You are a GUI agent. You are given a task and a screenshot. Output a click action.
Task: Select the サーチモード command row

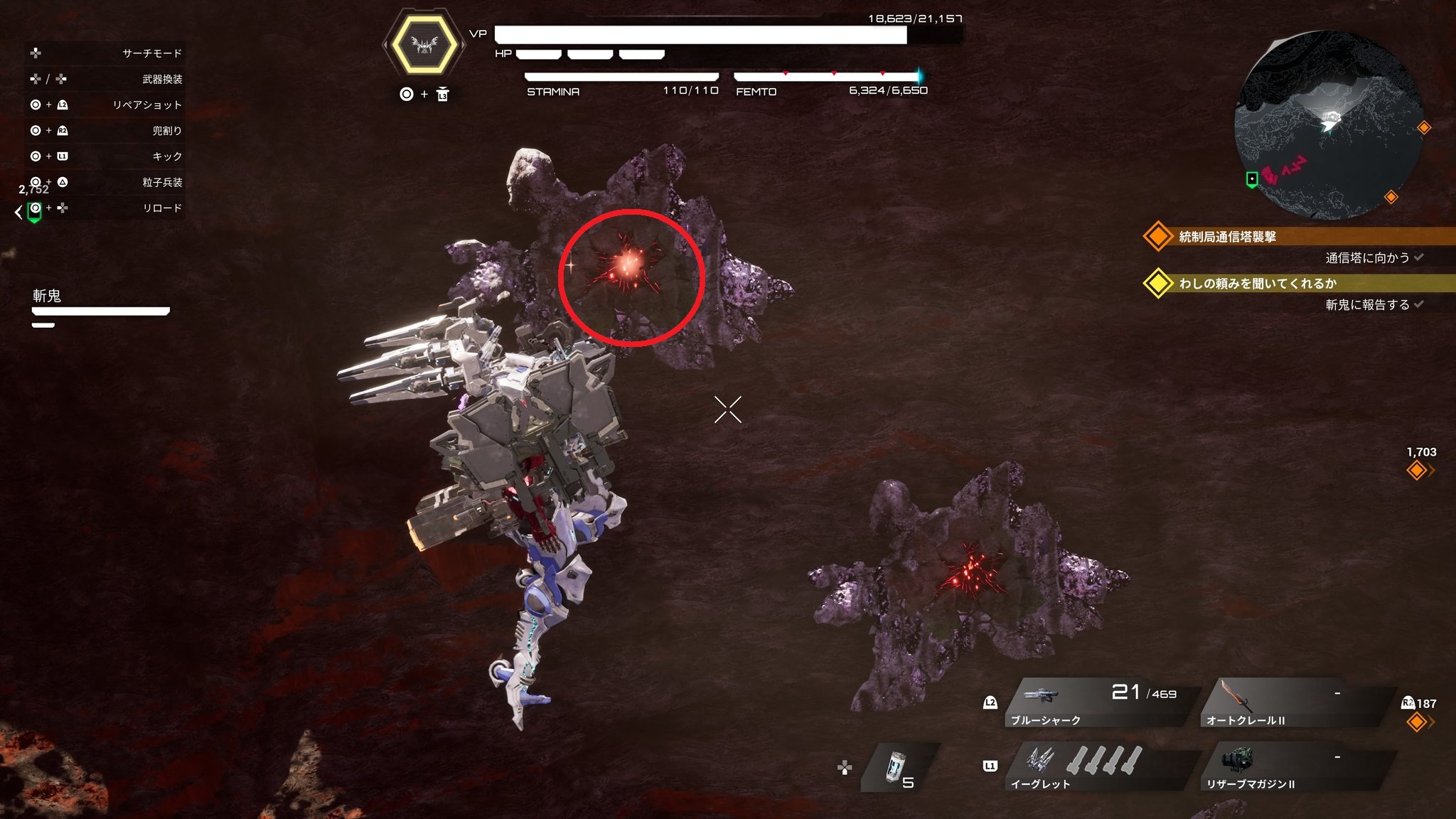(x=105, y=53)
